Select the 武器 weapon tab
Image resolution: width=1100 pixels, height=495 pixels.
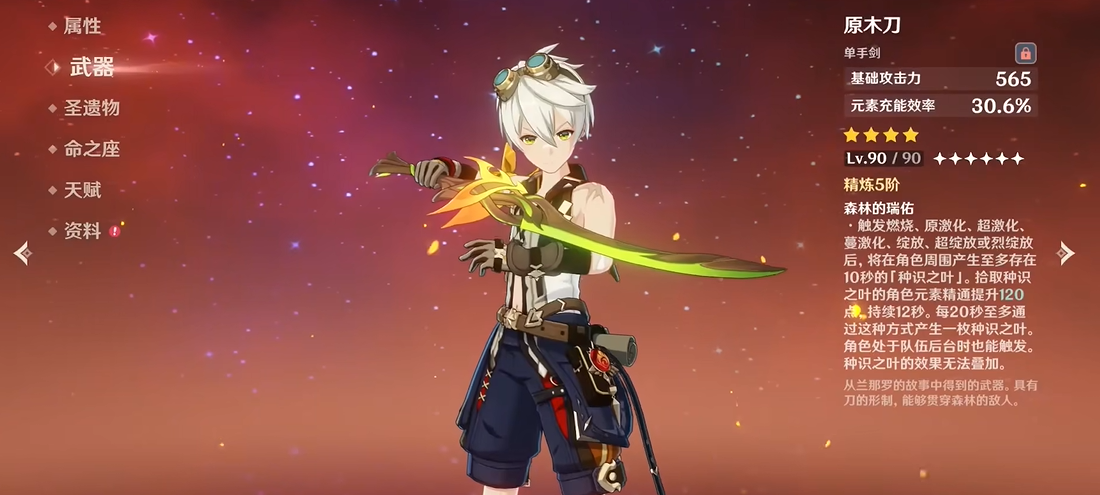tap(91, 67)
